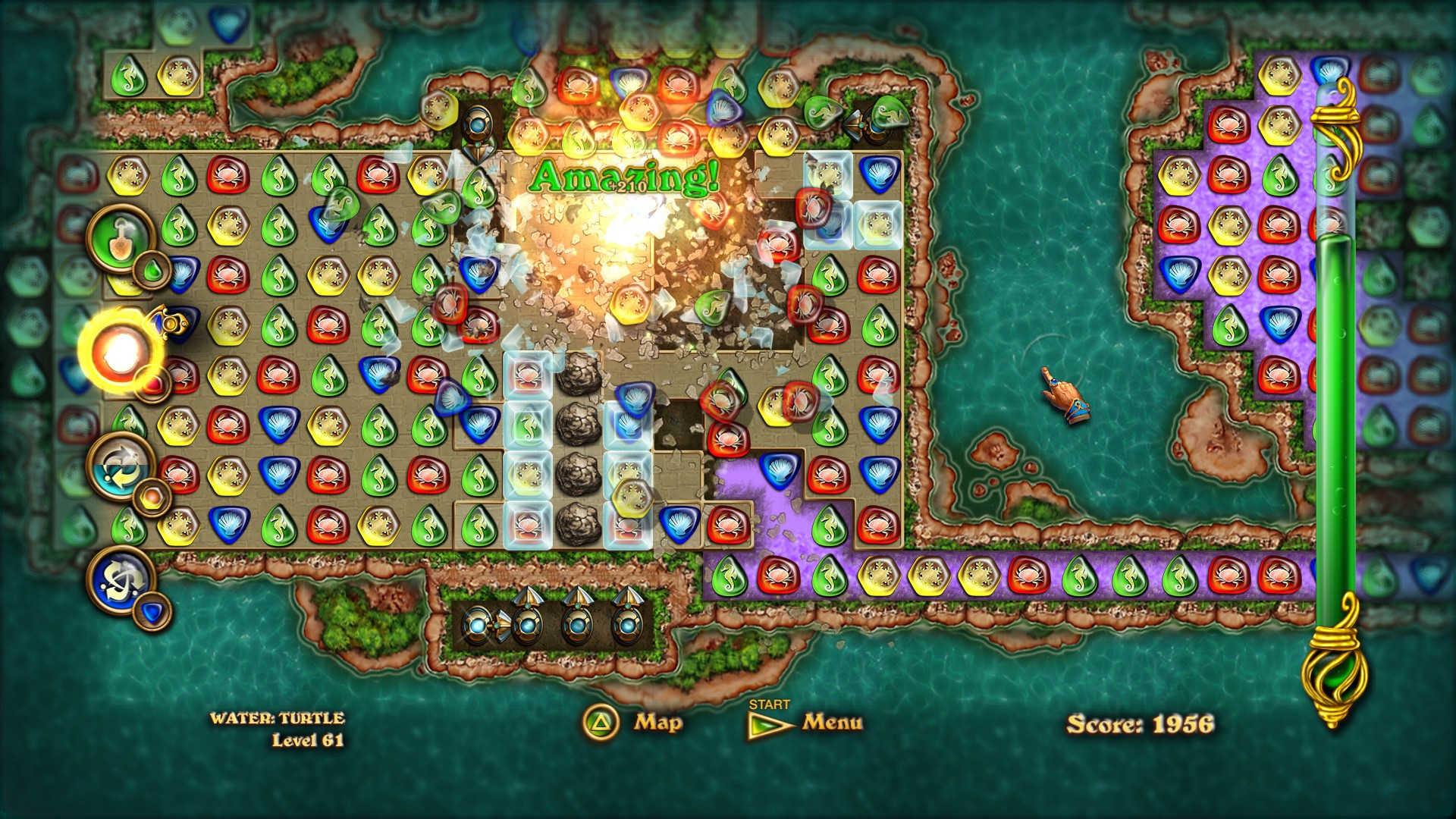Select the blue shell gem in ice
This screenshot has width=1456, height=819.
coord(628,425)
